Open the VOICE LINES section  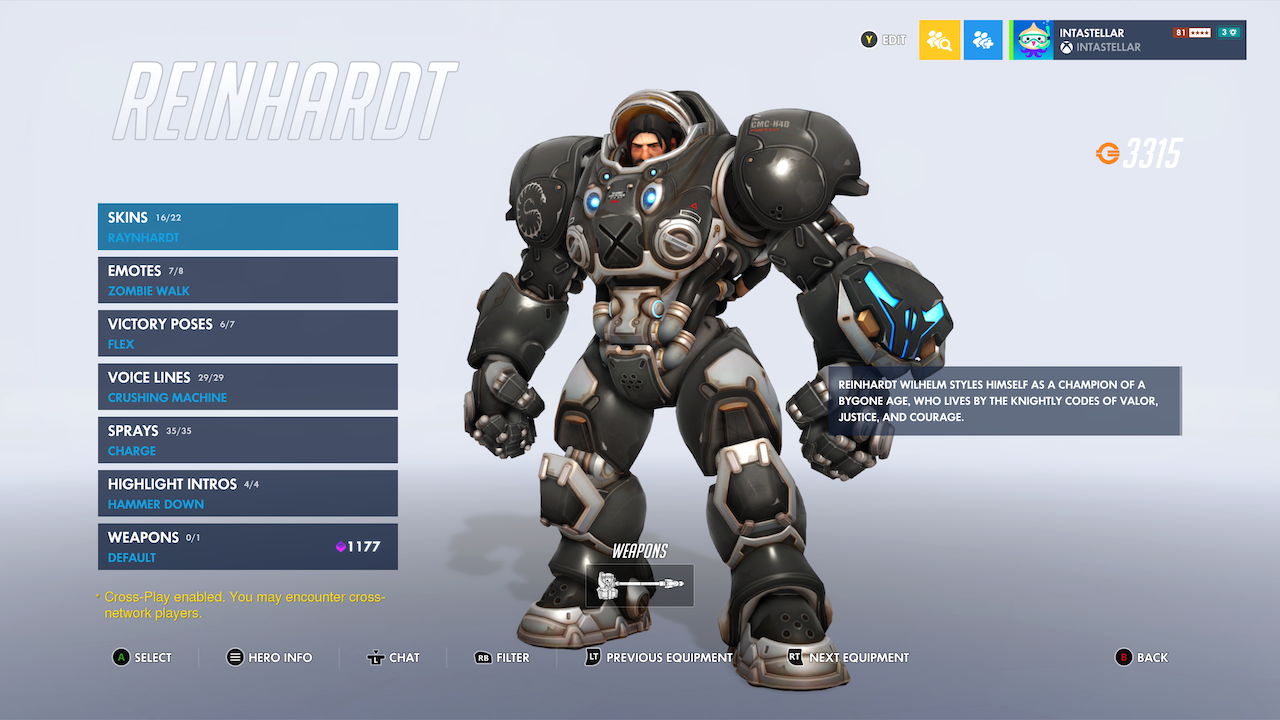(248, 386)
